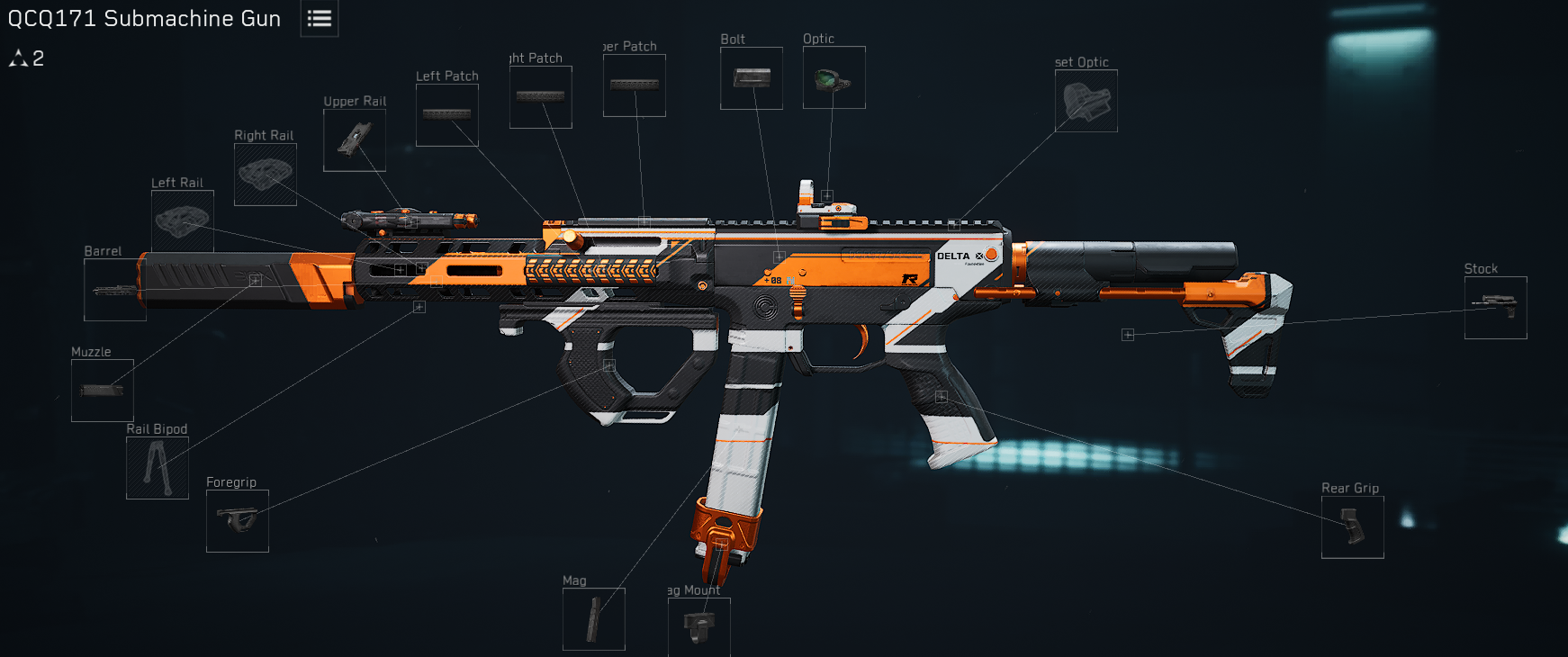Viewport: 1568px width, 657px height.
Task: Select the Right Rail slot
Action: pyautogui.click(x=266, y=175)
